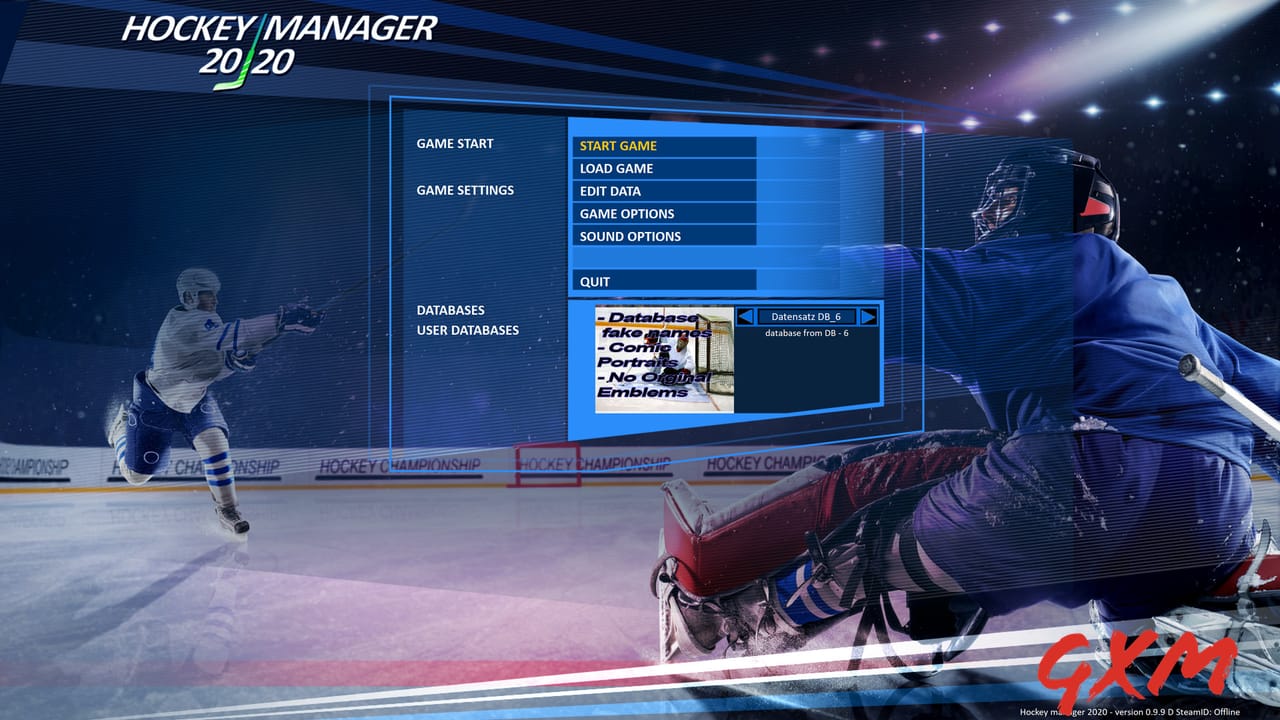
Task: Click the GAME SETTINGS section label
Action: click(465, 190)
